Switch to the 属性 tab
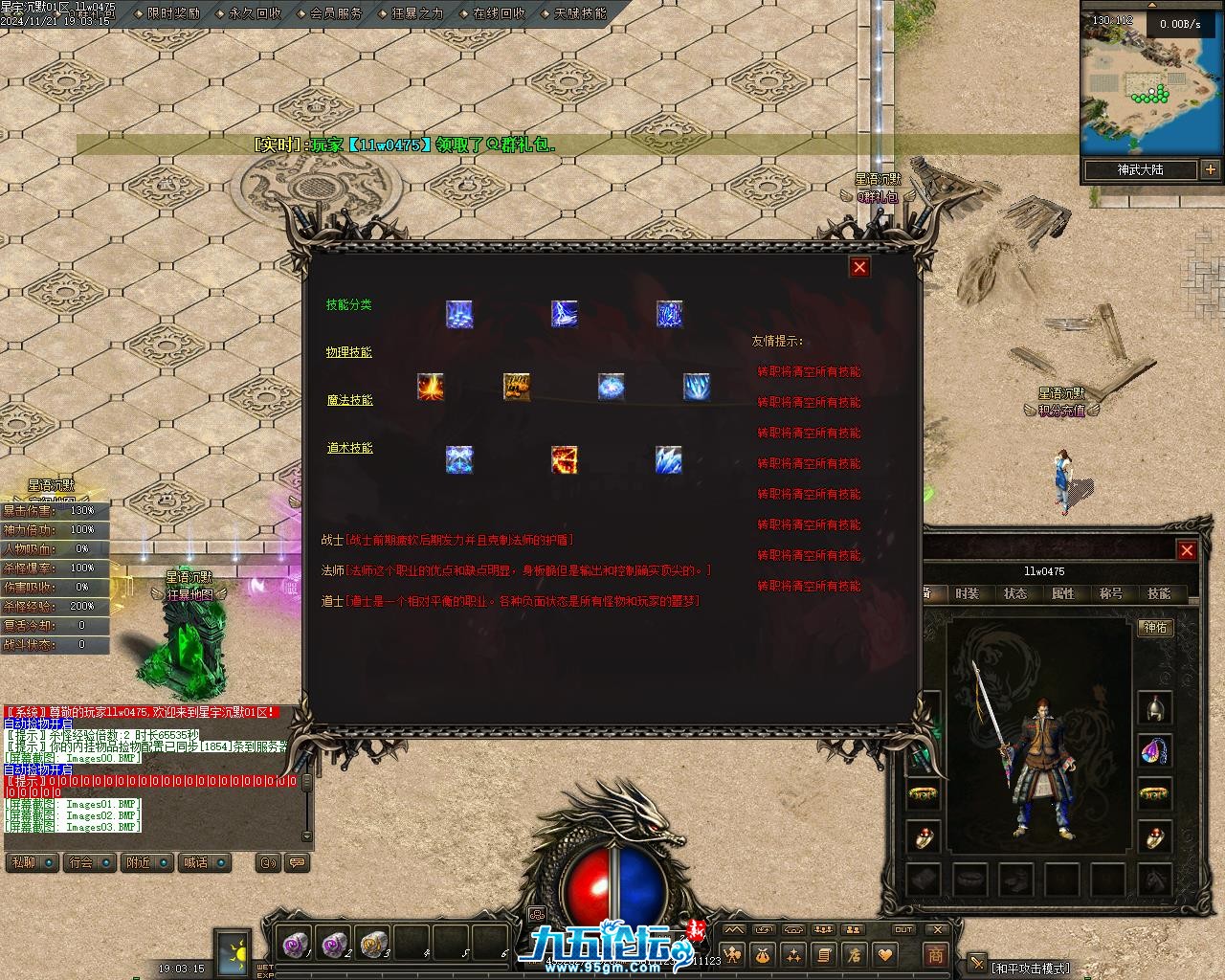This screenshot has width=1225, height=980. click(x=1063, y=593)
